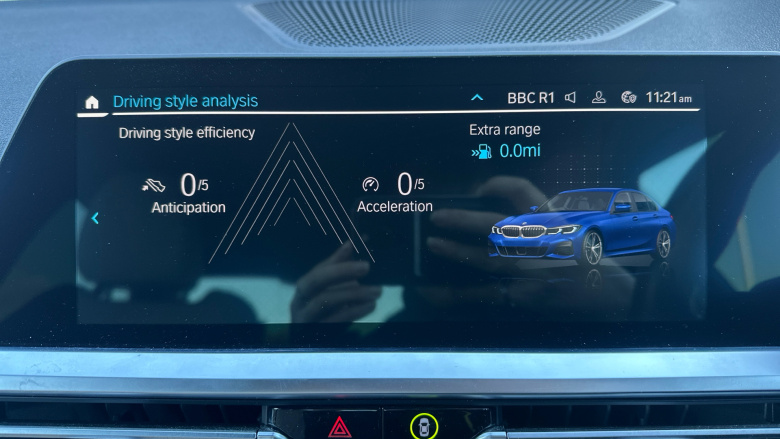The image size is (780, 439).
Task: Open the BBC R1 radio station
Action: (530, 98)
